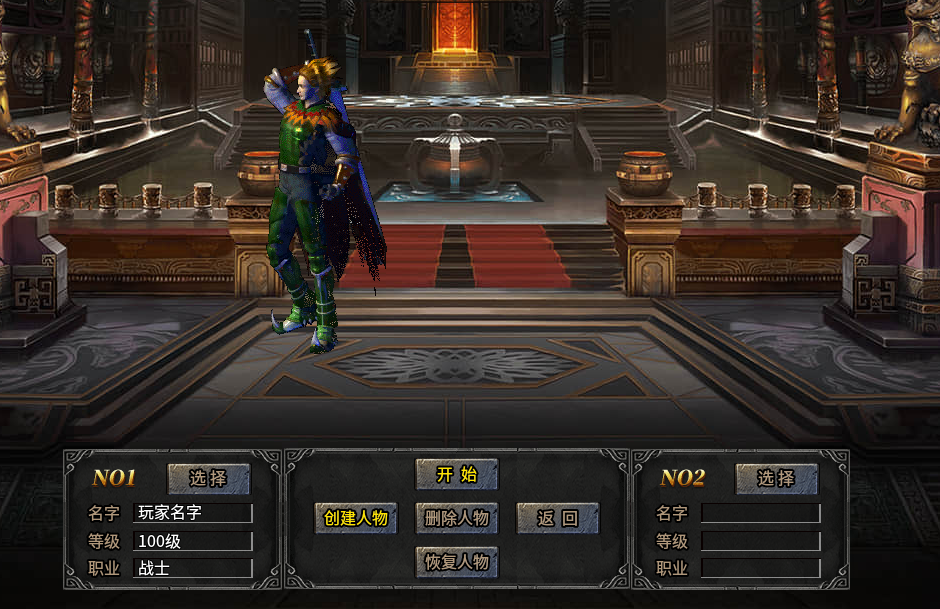Select the NO2 slot with 选择
The width and height of the screenshot is (940, 609).
[776, 479]
